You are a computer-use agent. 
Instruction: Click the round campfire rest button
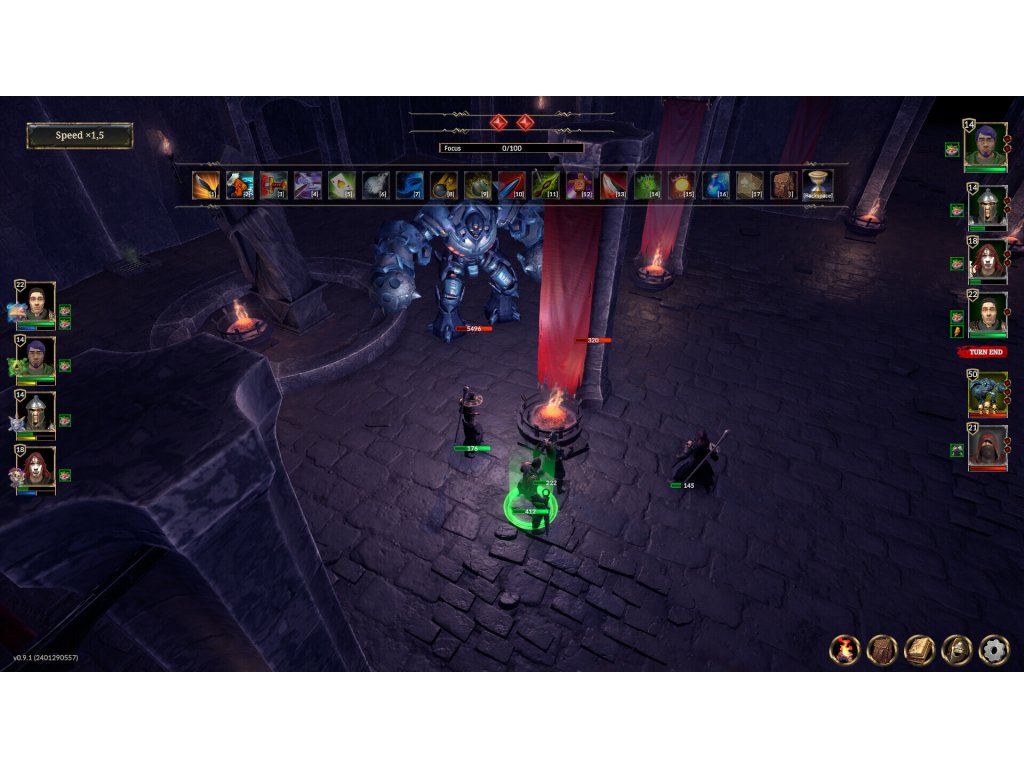(x=845, y=650)
